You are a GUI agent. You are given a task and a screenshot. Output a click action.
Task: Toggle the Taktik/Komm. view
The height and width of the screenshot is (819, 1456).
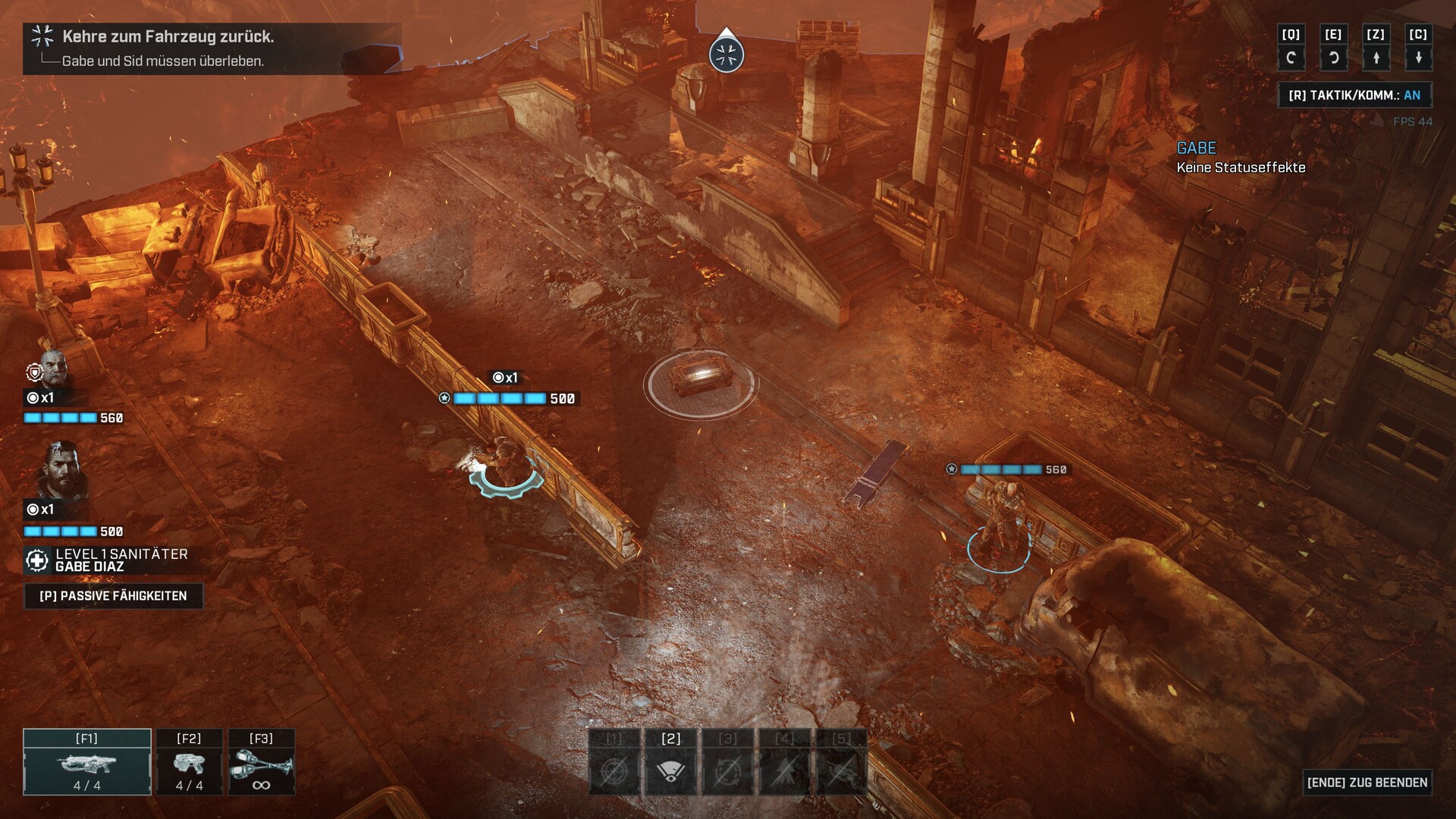click(1354, 96)
